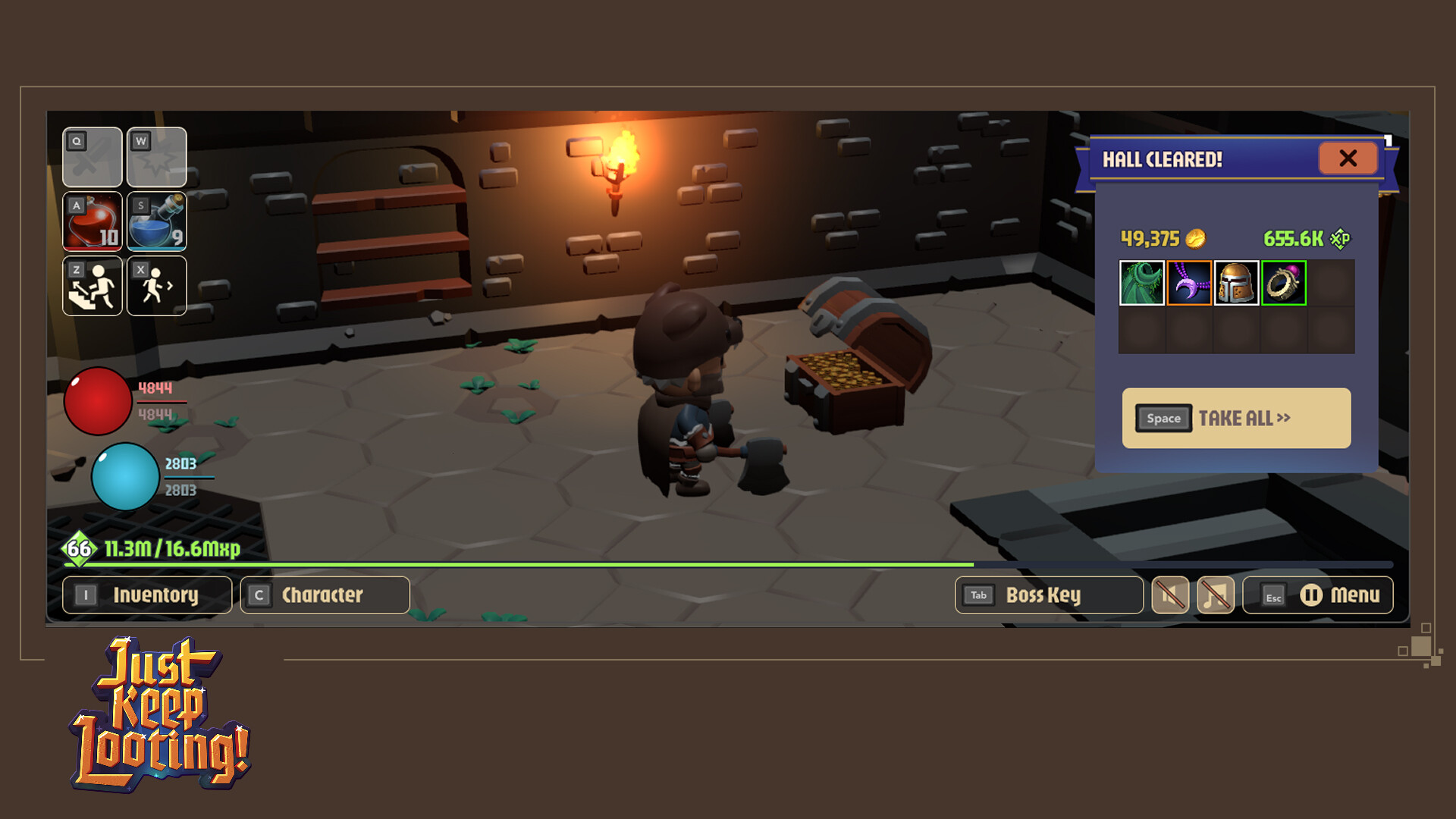Select the Q sword attack skill

click(x=92, y=158)
